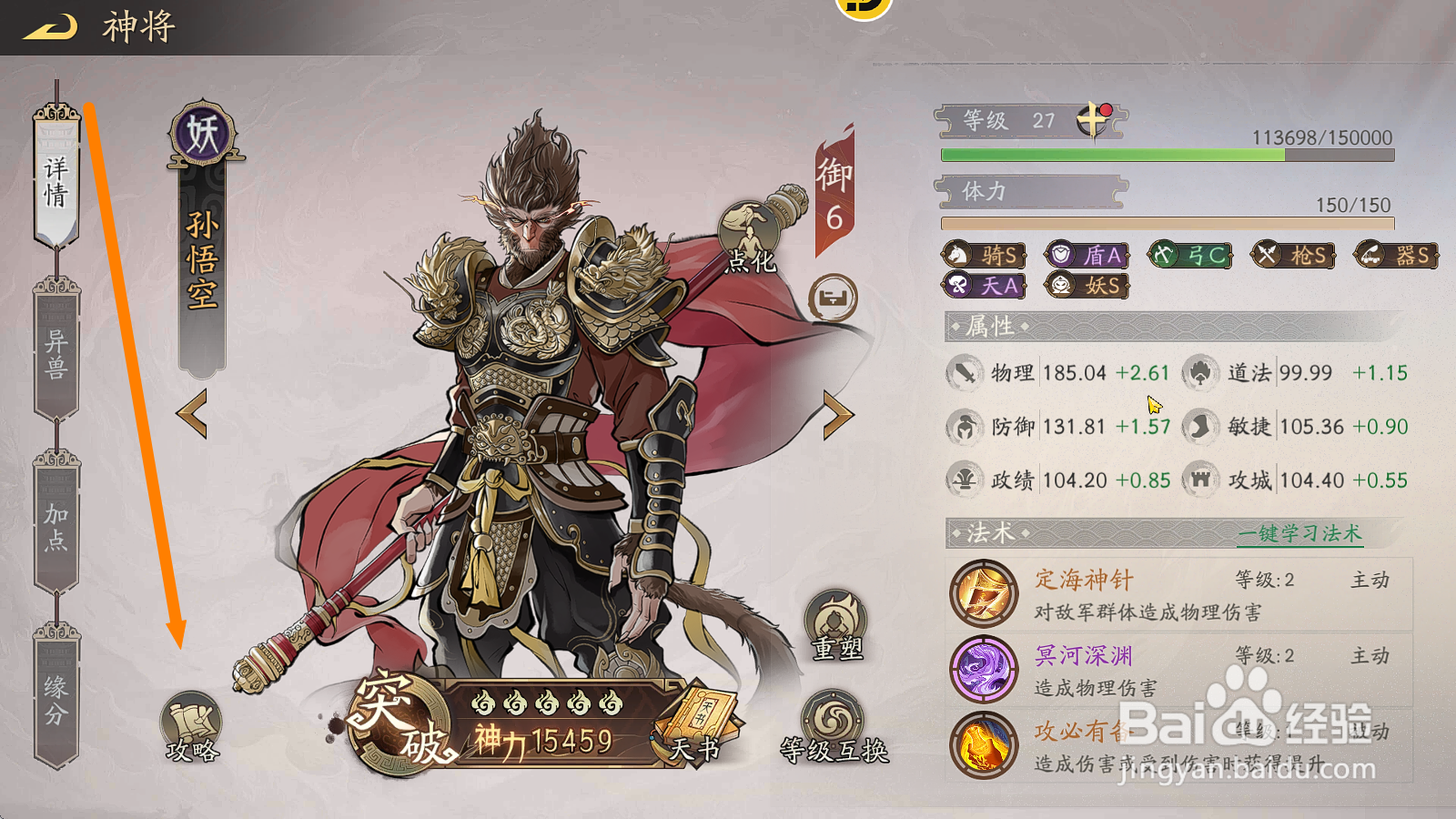Select the 重塑 reshape icon
The height and width of the screenshot is (819, 1456).
pos(833,616)
